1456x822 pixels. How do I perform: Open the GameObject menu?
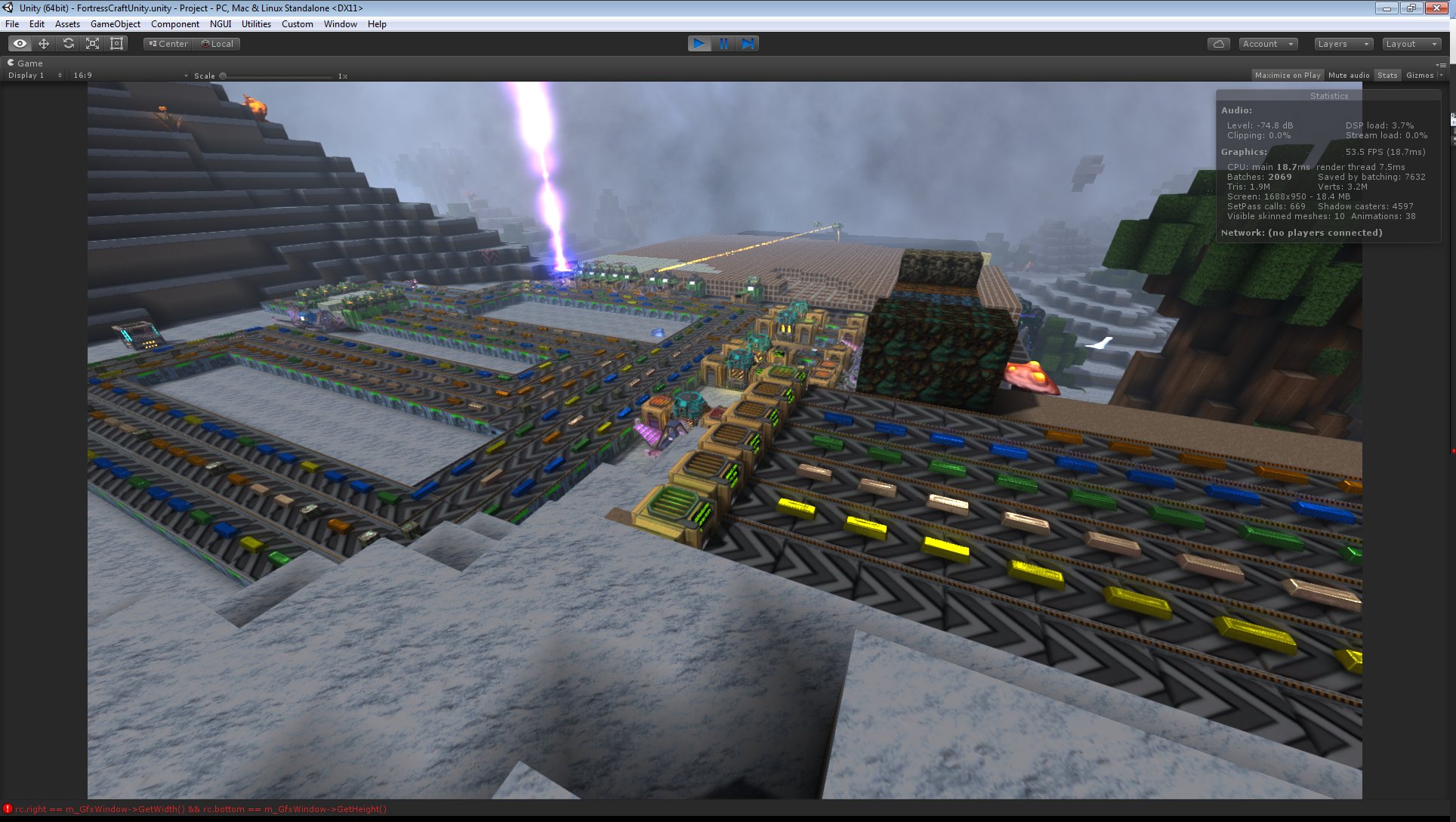[115, 23]
